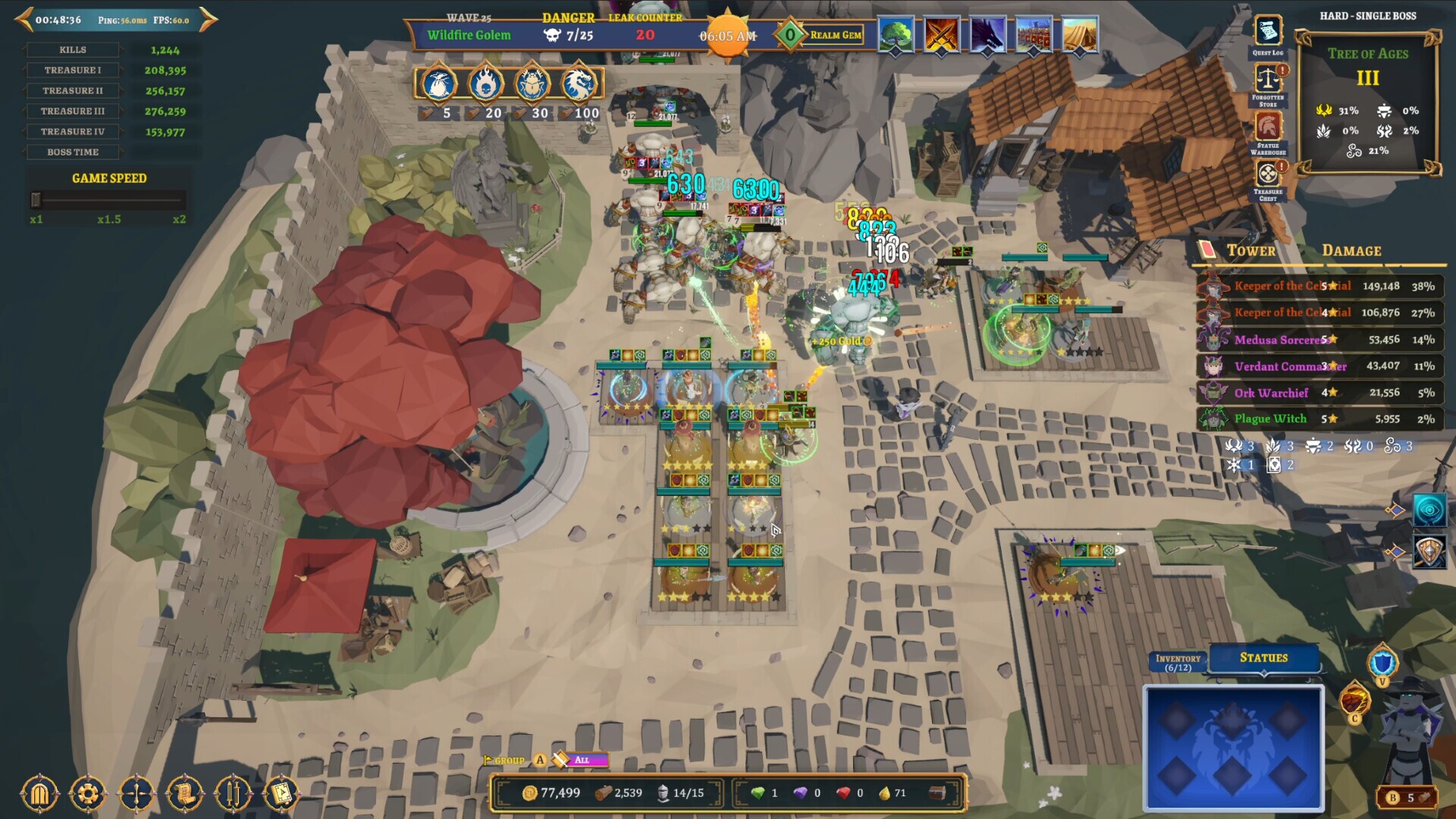Viewport: 1456px width, 819px height.
Task: Activate the blue shield hero ability
Action: coord(1382,663)
